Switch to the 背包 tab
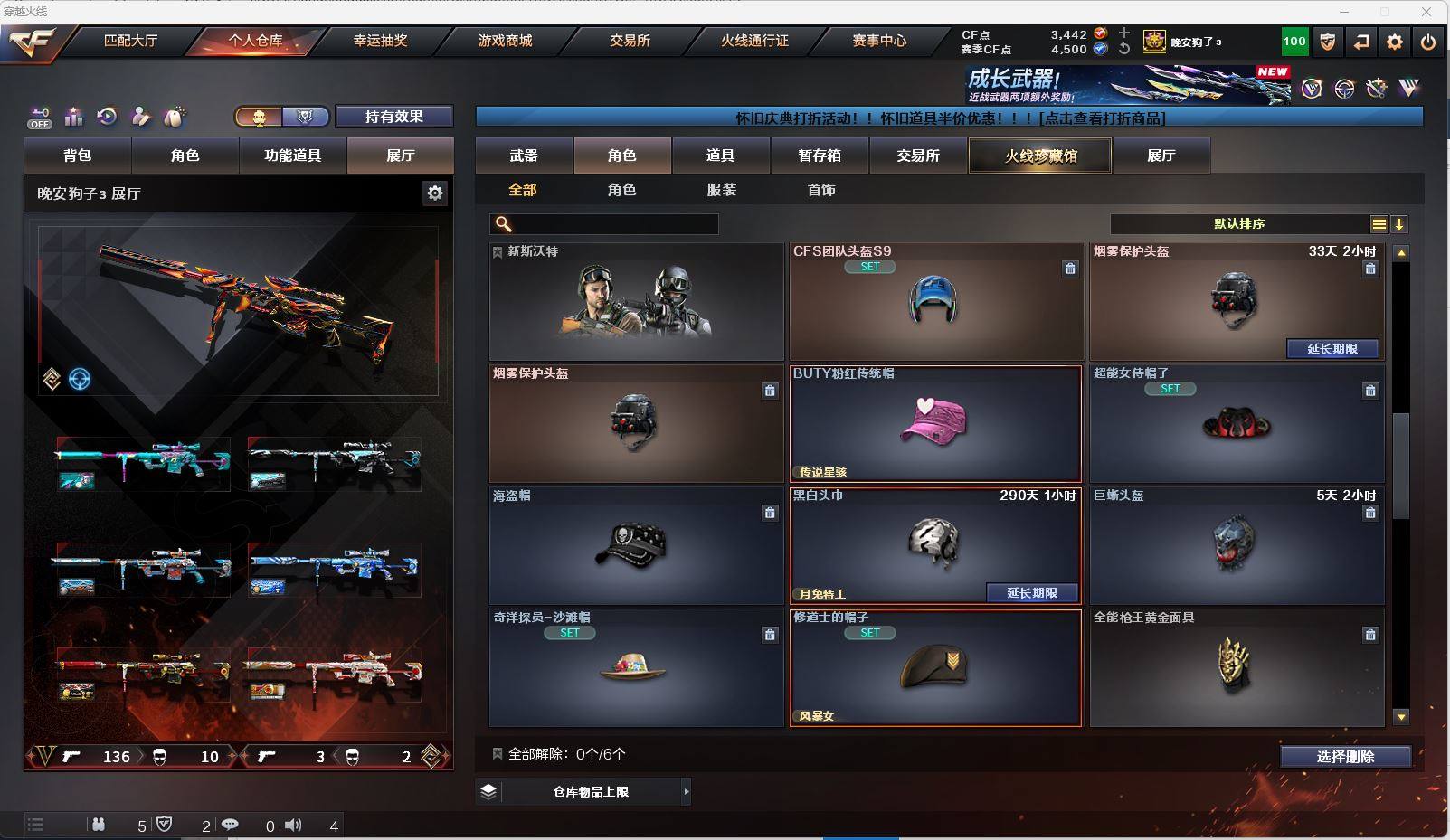This screenshot has width=1450, height=840. [78, 156]
